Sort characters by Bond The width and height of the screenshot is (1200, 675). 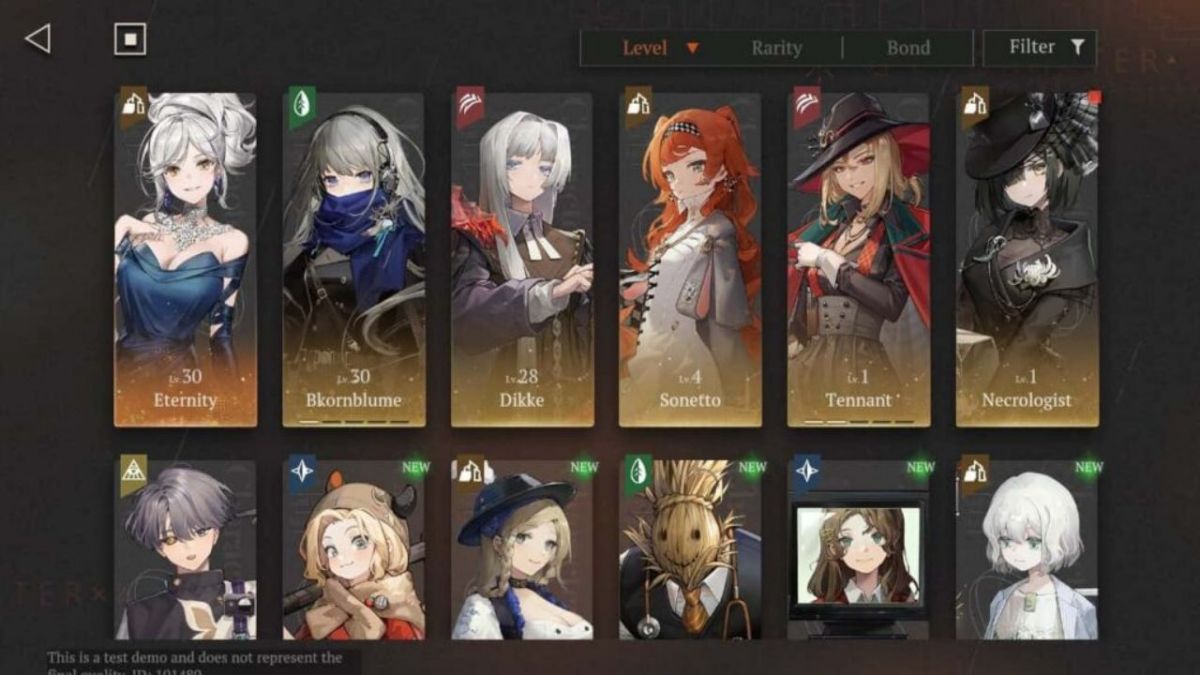908,48
